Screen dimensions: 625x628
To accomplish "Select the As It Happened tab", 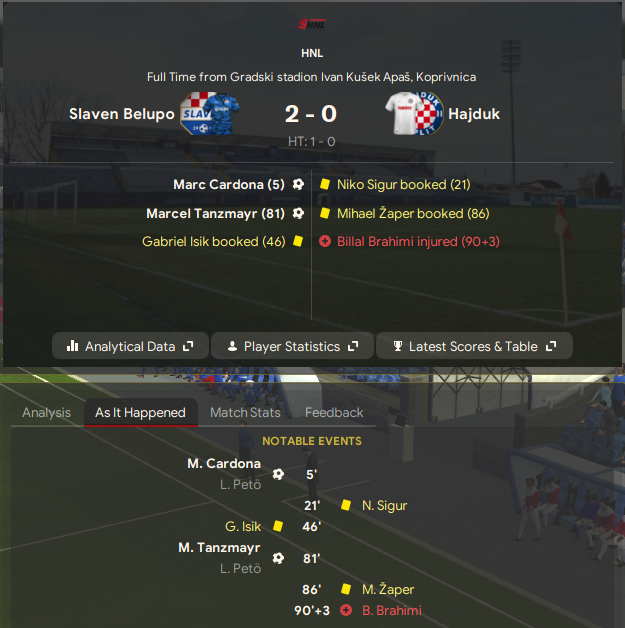I will pyautogui.click(x=140, y=412).
